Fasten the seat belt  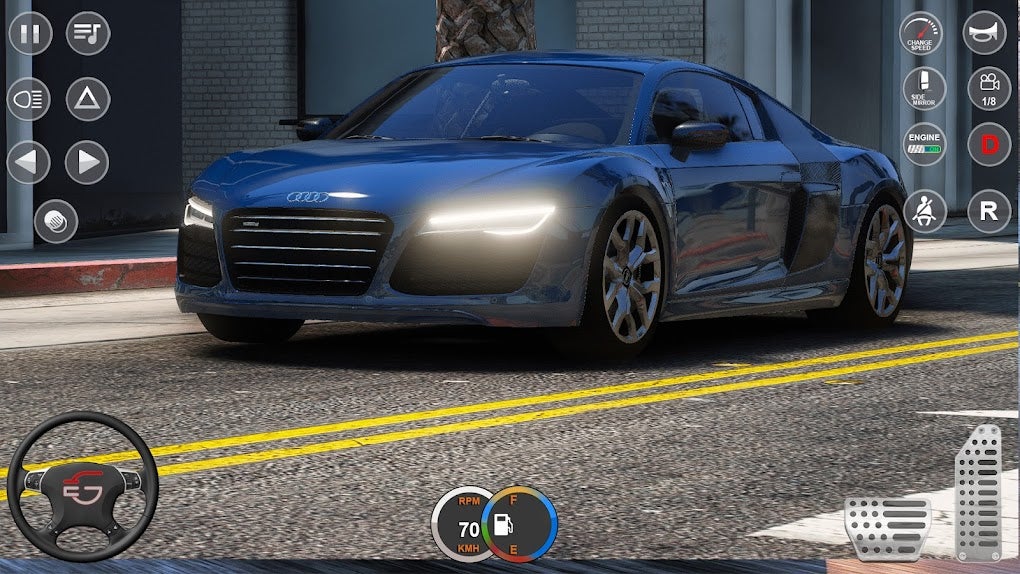pyautogui.click(x=924, y=211)
